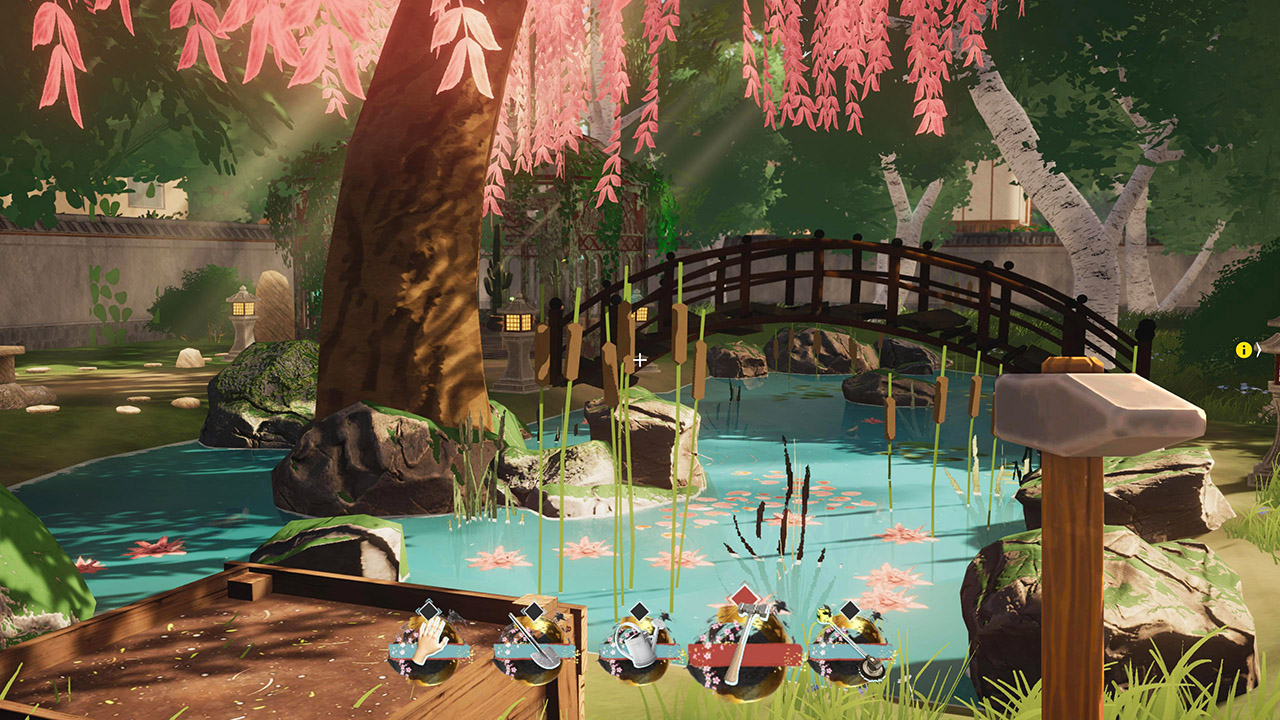Expand the white chevron beside the info icon
This screenshot has height=720, width=1280.
pyautogui.click(x=1258, y=350)
